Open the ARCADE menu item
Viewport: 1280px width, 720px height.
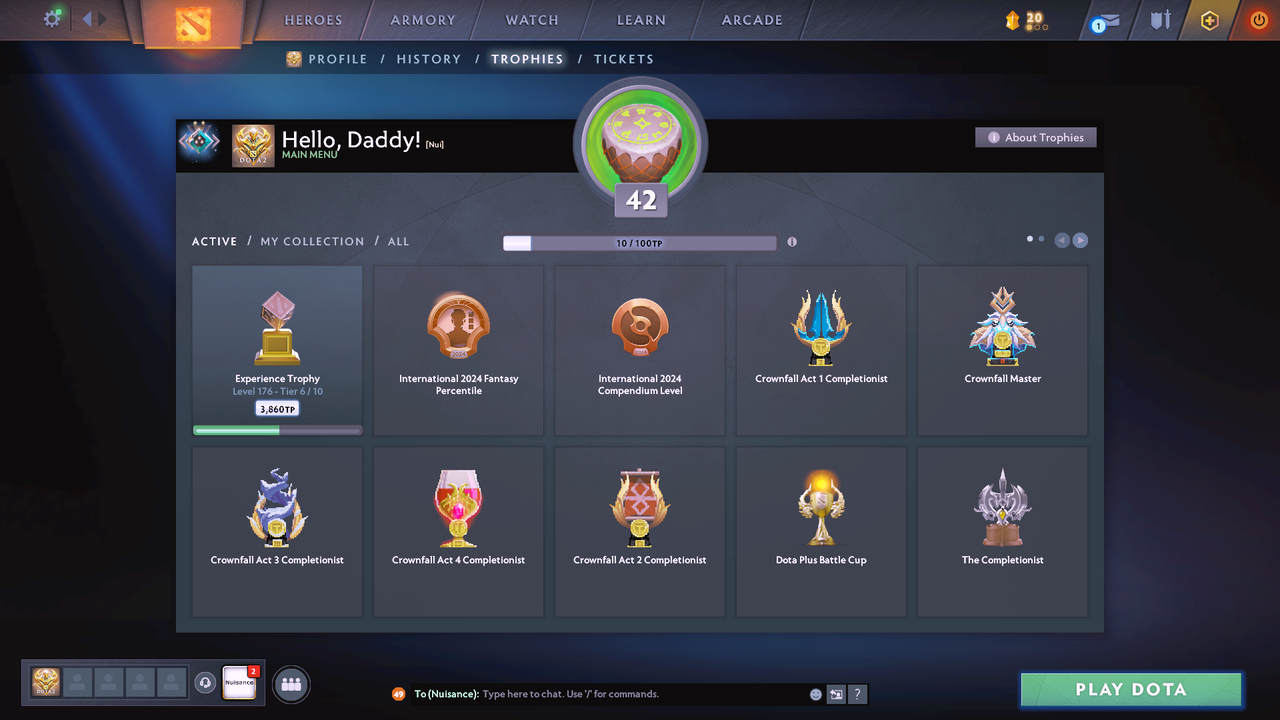click(751, 19)
